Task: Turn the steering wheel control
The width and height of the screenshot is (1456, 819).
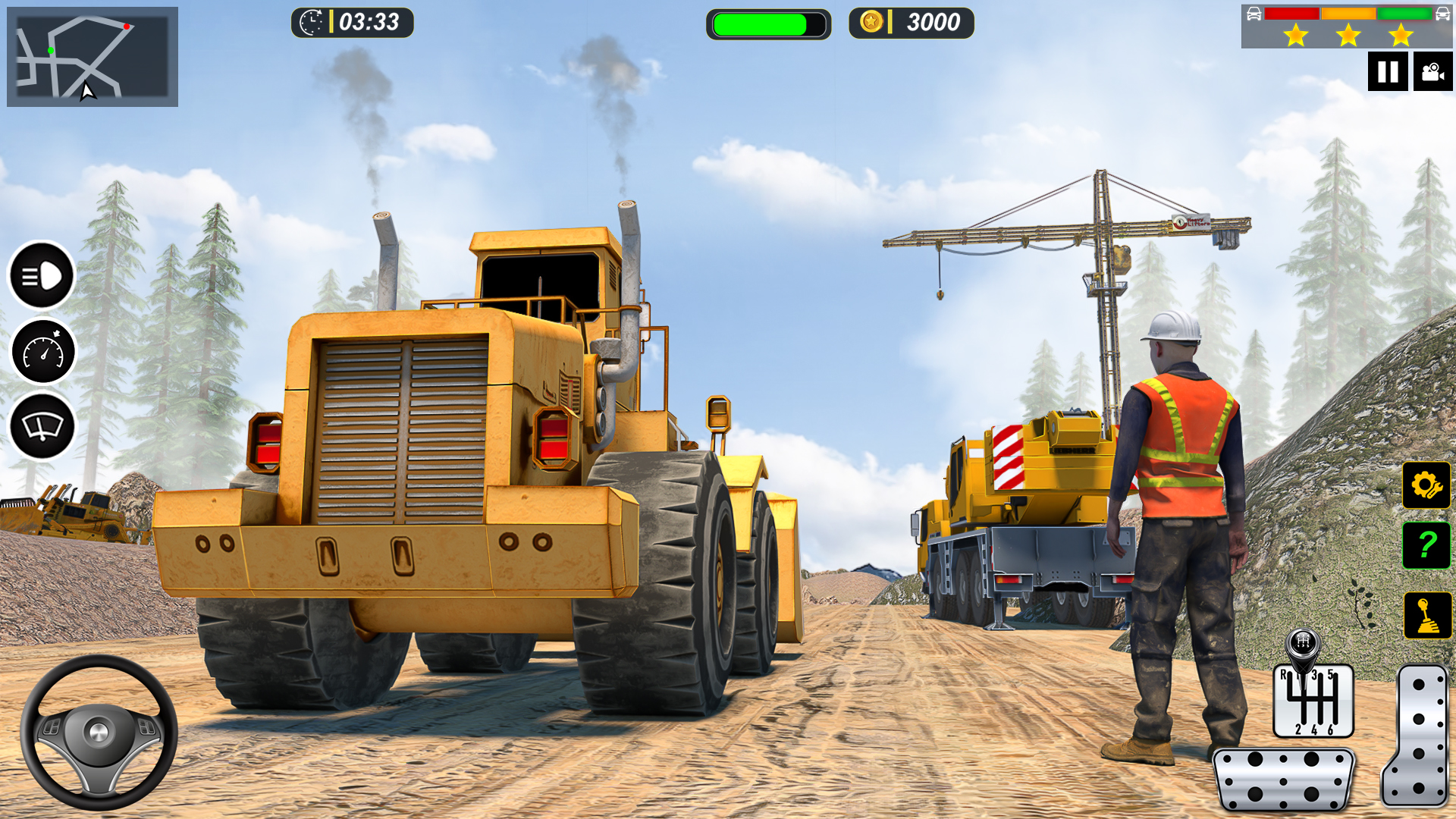Action: (99, 732)
